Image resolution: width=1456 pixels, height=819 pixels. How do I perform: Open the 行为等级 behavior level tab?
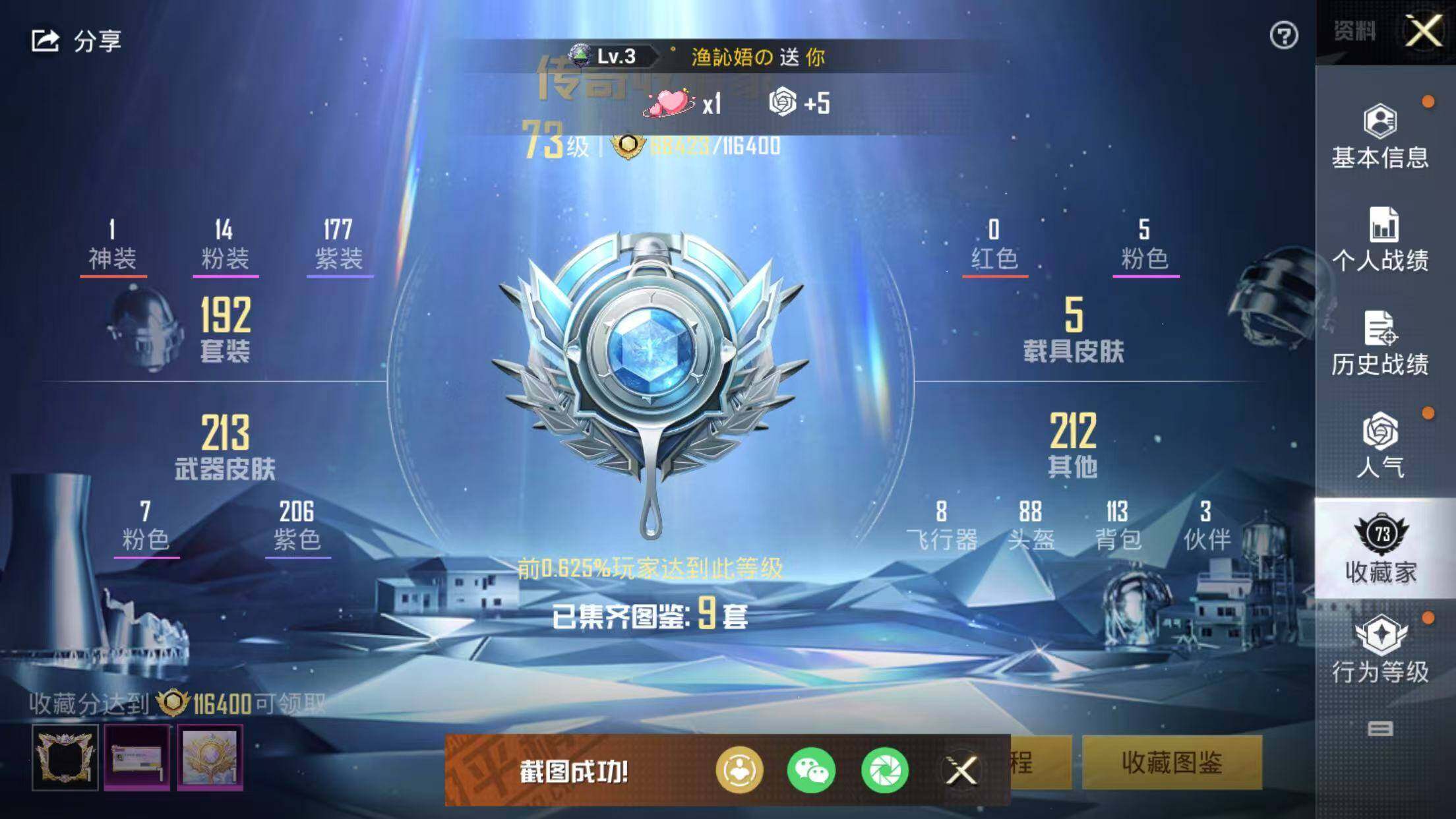click(1380, 650)
